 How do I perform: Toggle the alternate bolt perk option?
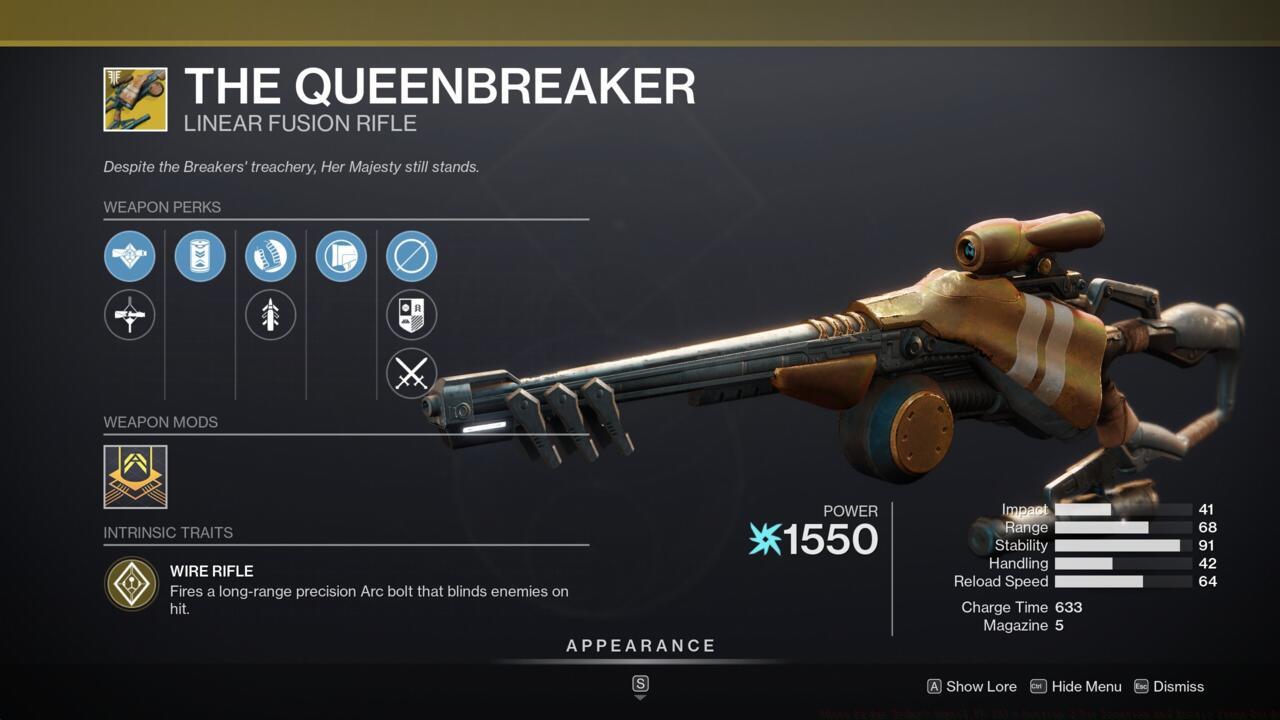coord(270,315)
